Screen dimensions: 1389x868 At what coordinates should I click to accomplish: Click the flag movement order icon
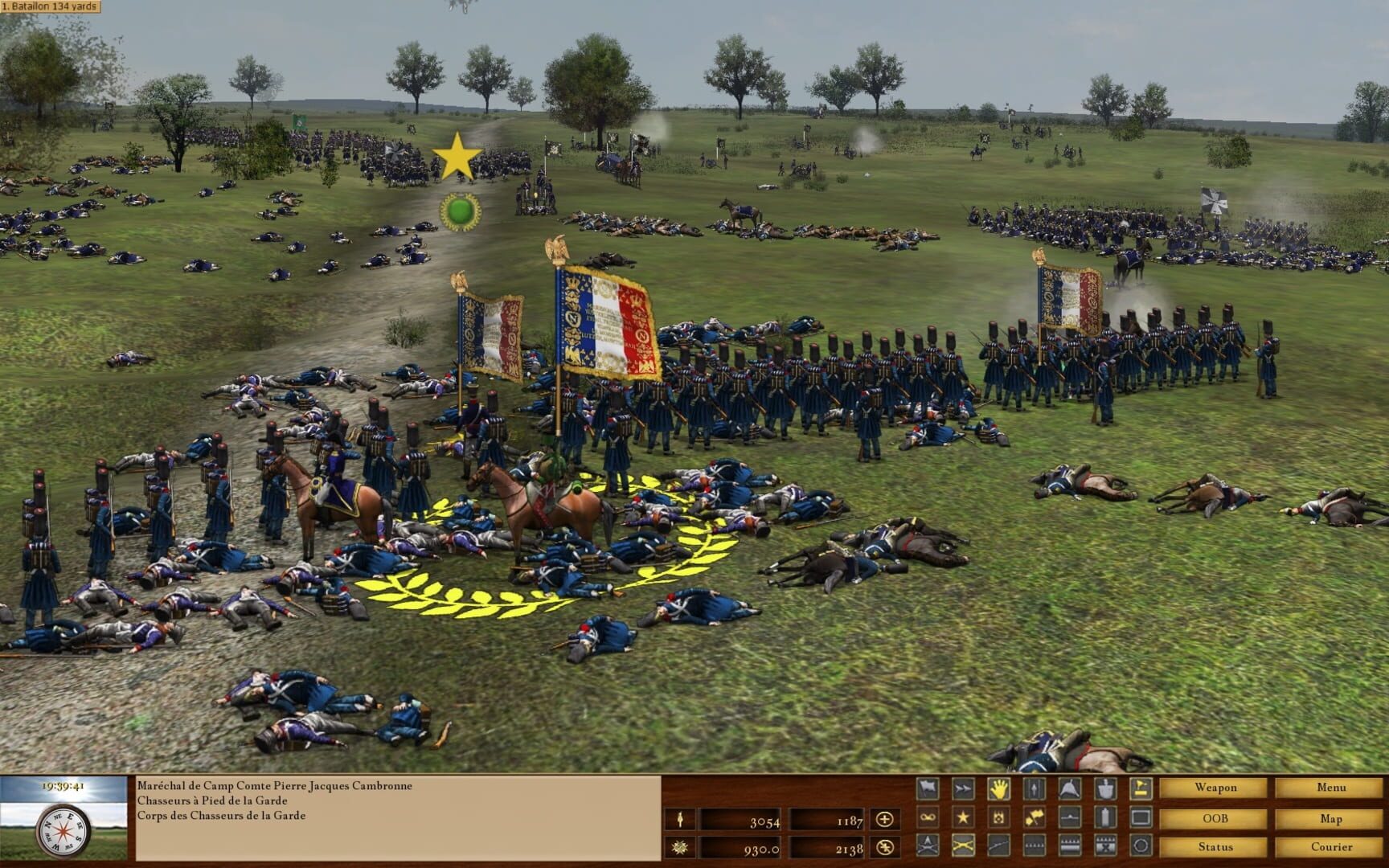pos(927,788)
